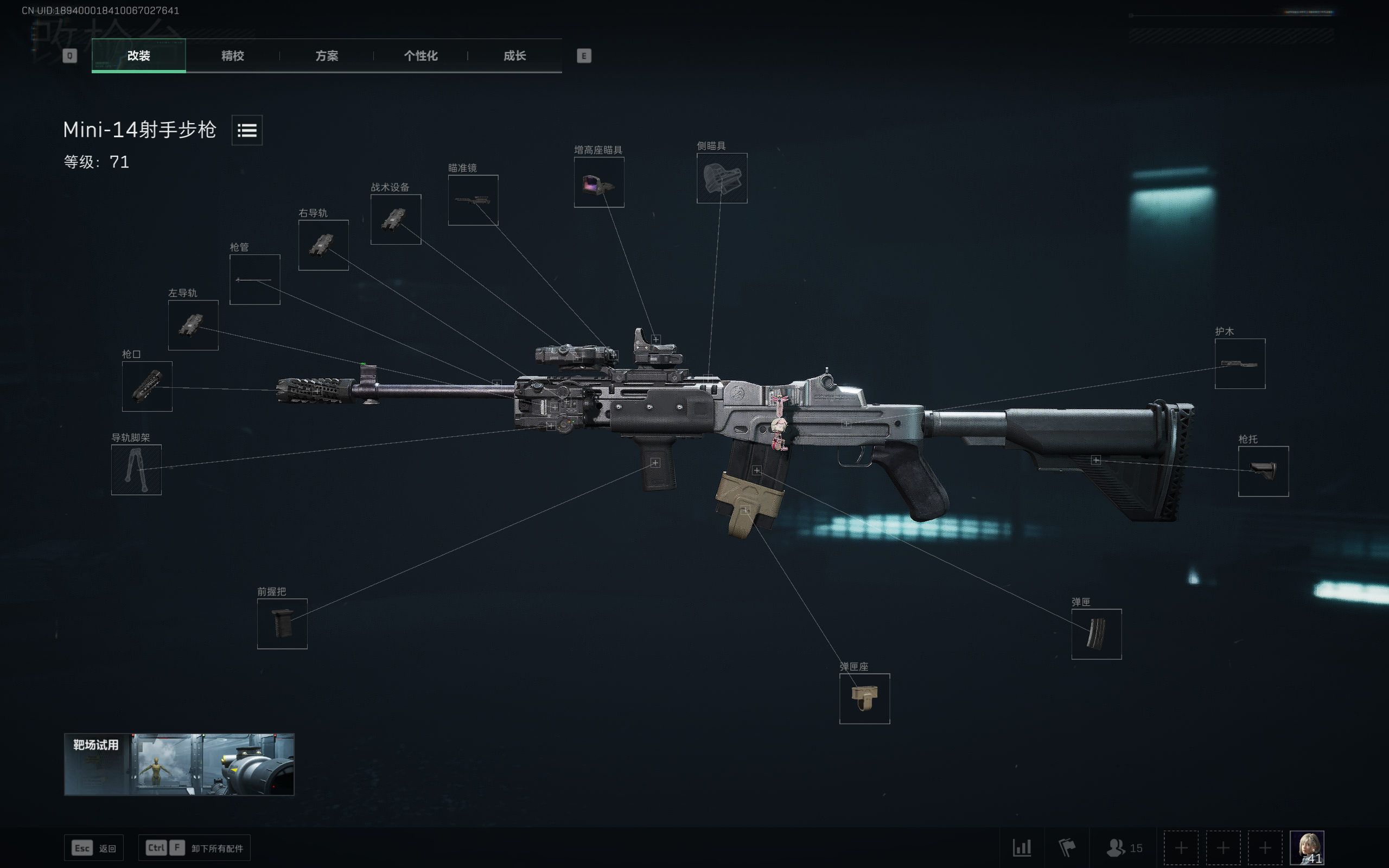Image resolution: width=1389 pixels, height=868 pixels.
Task: Open the 战术设备 tactical device slot
Action: (396, 219)
